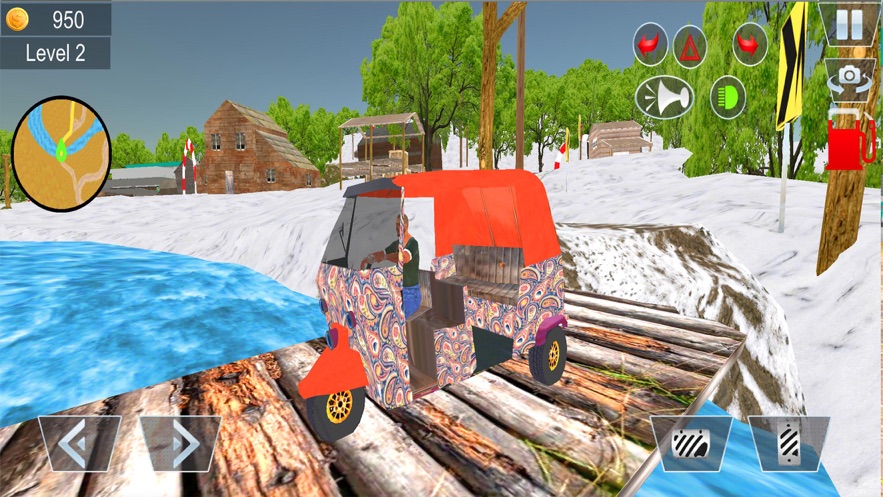Hit the brake pedal
This screenshot has width=883, height=497.
click(691, 444)
